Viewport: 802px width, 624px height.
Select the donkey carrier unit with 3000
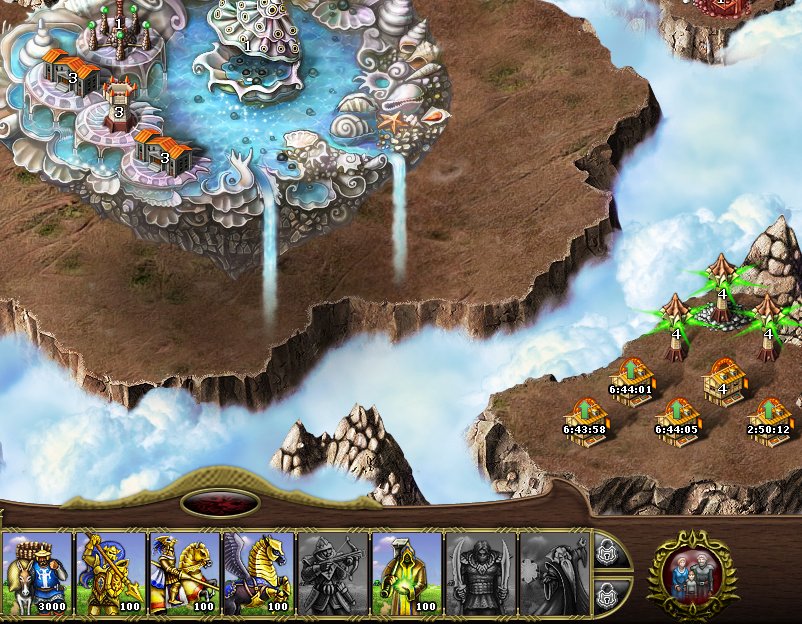point(38,573)
